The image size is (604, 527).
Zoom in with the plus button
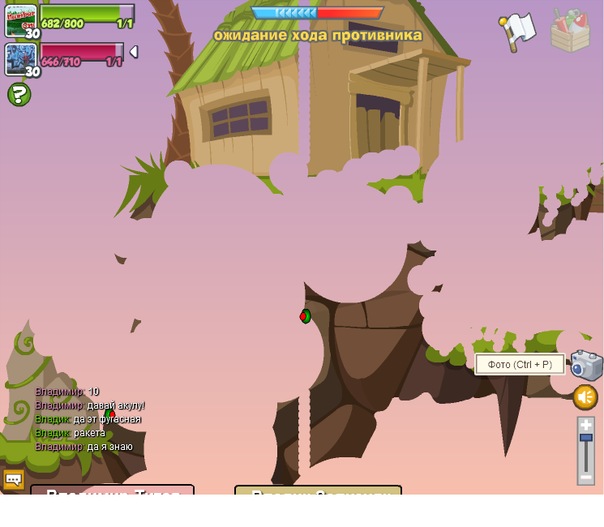[586, 425]
